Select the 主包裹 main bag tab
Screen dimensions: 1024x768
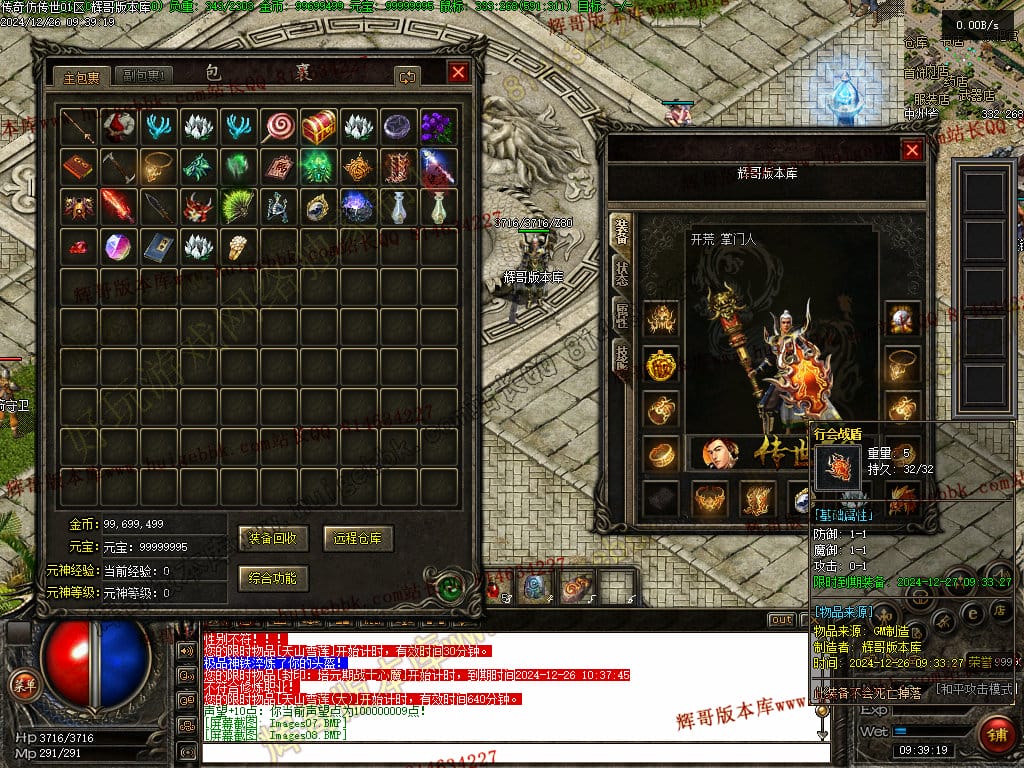82,76
